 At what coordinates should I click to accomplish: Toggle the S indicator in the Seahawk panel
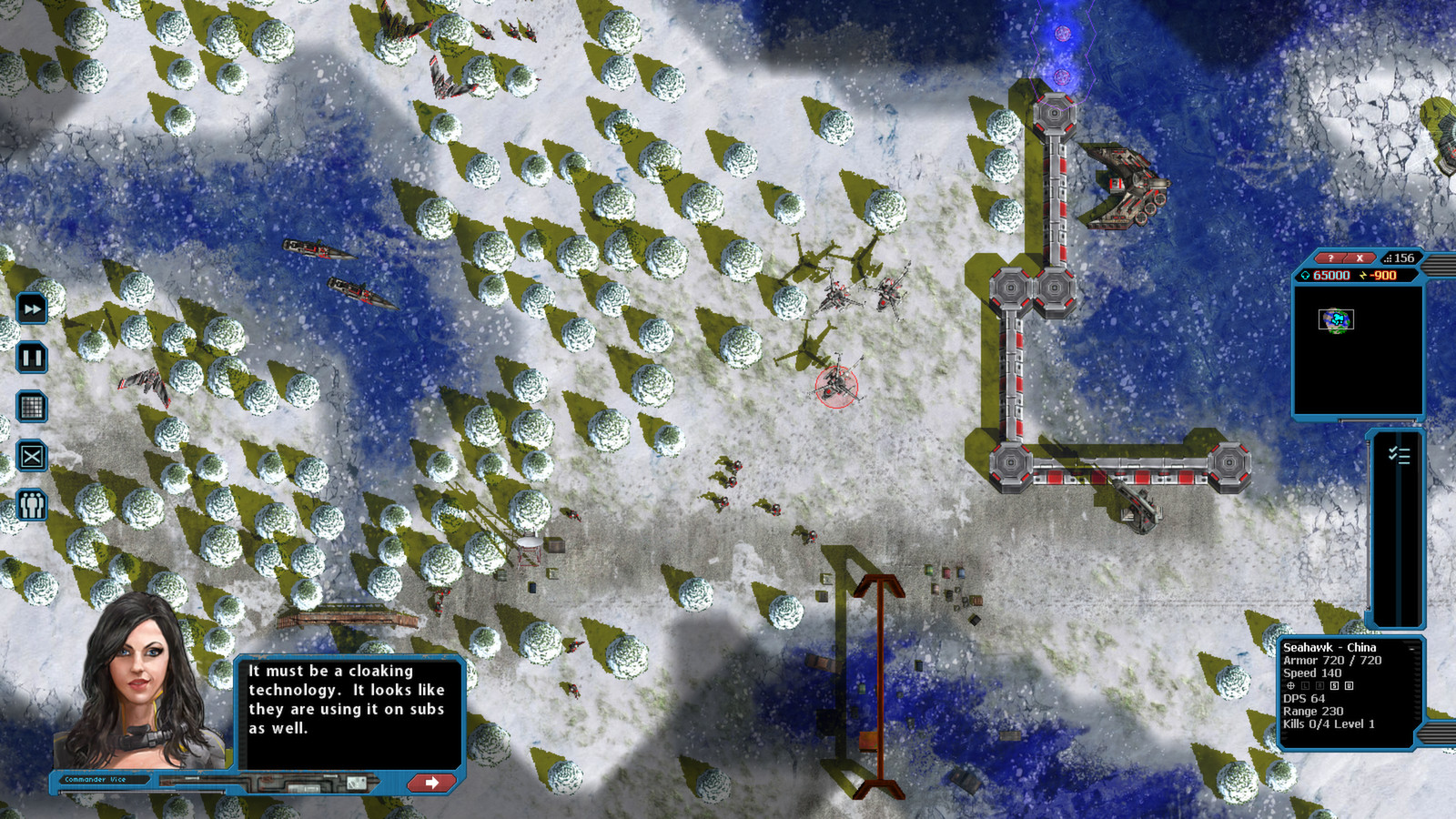click(x=1334, y=685)
